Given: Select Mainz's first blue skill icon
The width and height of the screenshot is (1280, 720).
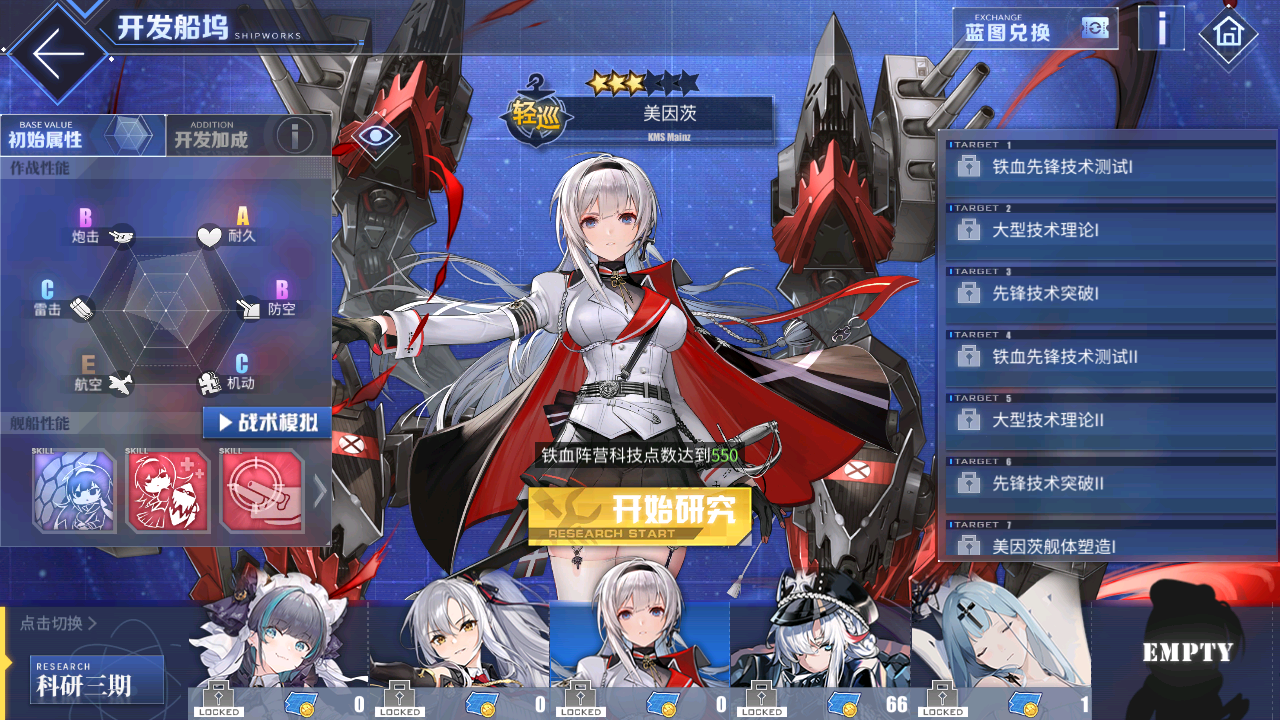Looking at the screenshot, I should tap(74, 489).
